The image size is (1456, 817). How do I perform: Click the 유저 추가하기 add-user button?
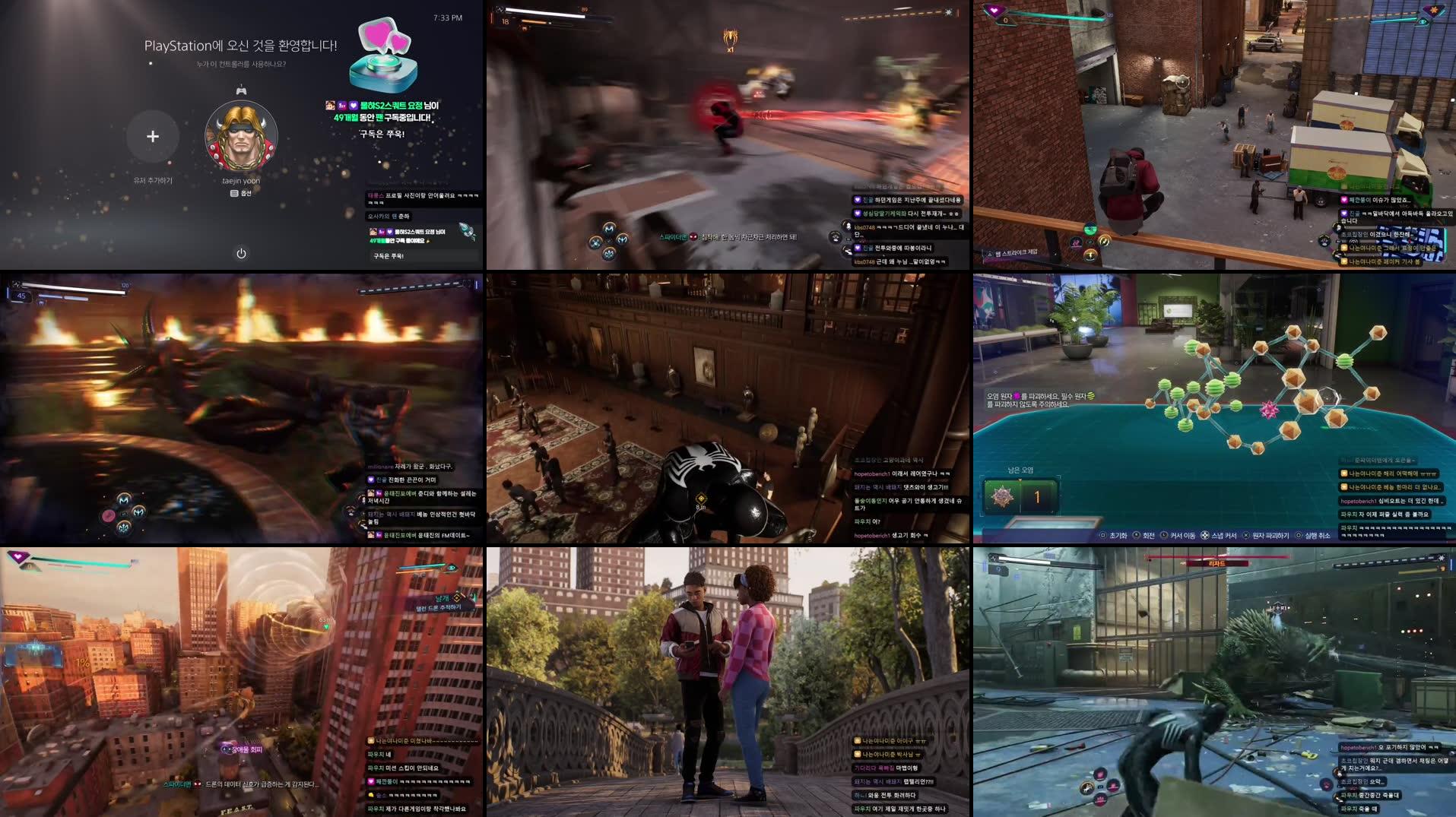[x=153, y=135]
